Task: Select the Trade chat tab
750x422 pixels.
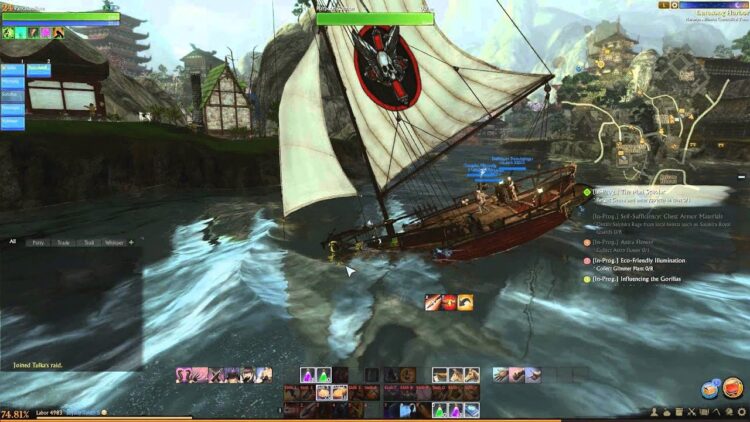Action: [x=64, y=242]
